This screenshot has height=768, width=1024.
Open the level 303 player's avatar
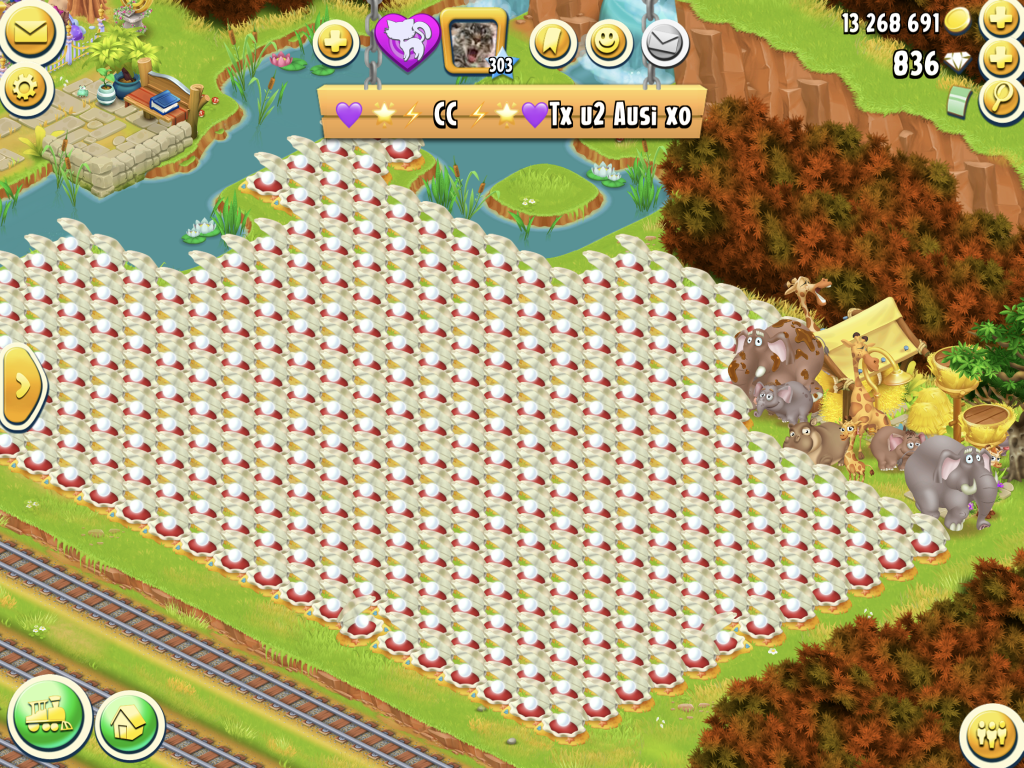click(473, 42)
